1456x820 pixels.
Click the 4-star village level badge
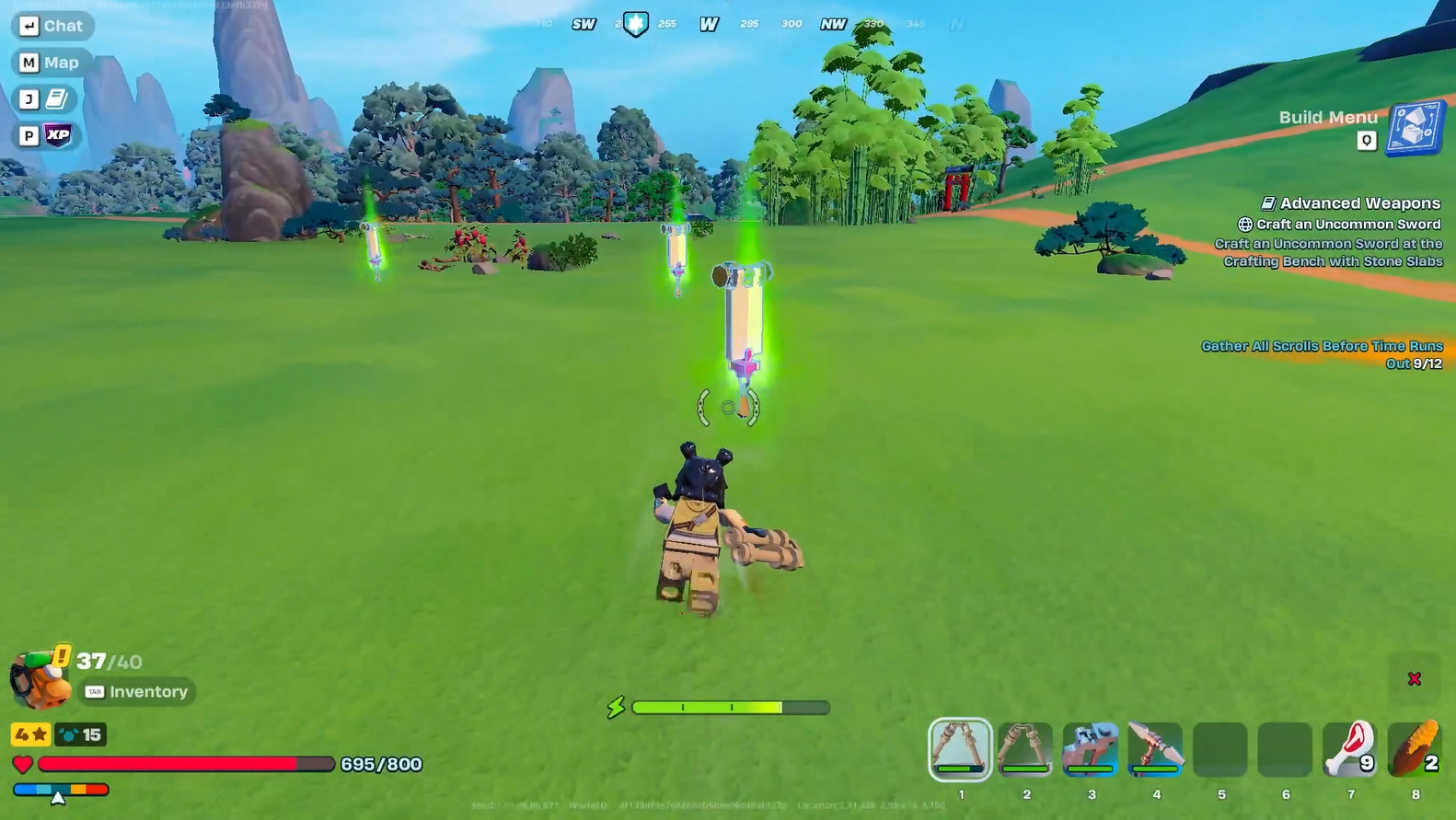pyautogui.click(x=29, y=734)
